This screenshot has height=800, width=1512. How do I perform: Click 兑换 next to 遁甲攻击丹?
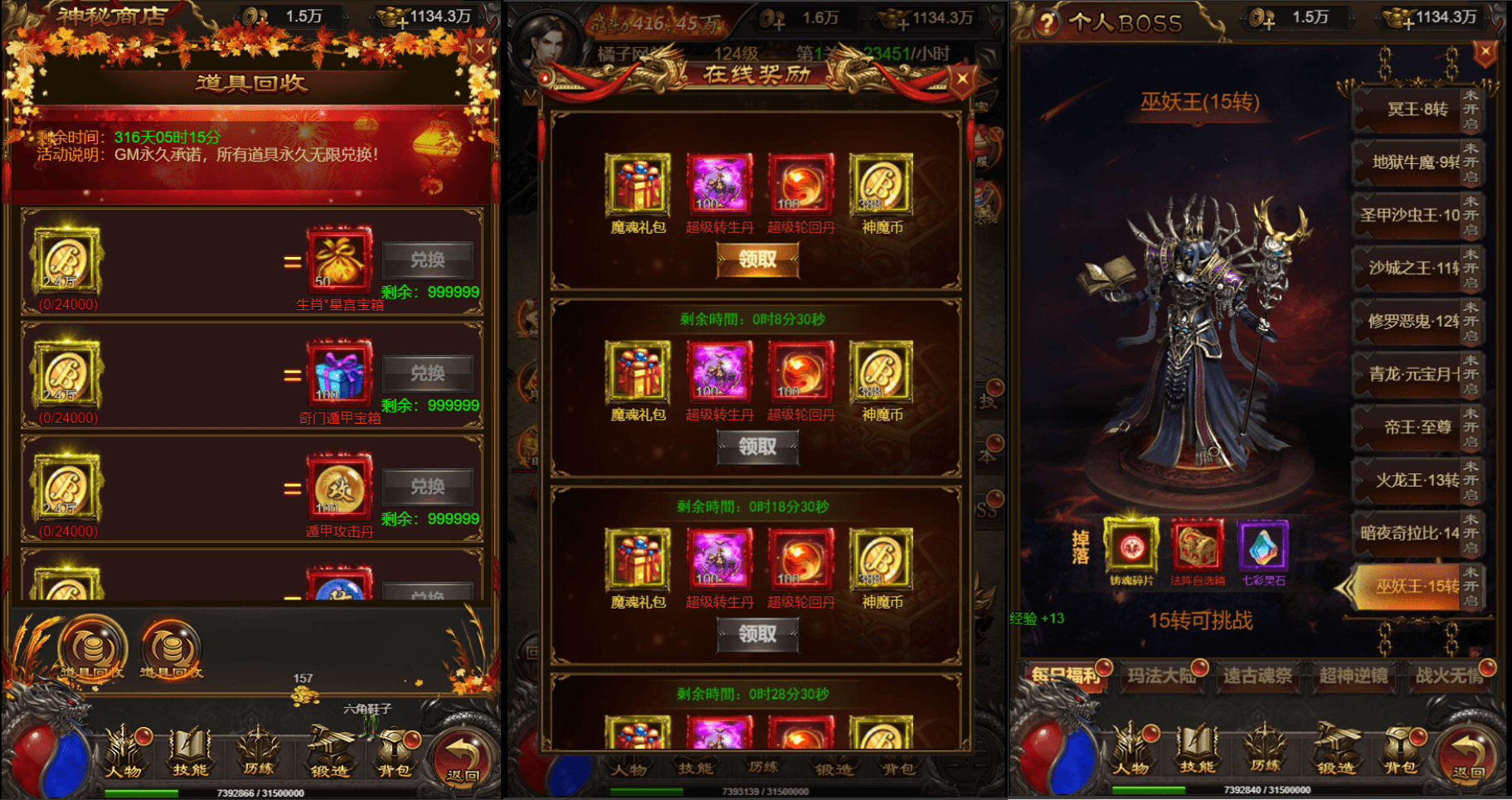(x=428, y=487)
